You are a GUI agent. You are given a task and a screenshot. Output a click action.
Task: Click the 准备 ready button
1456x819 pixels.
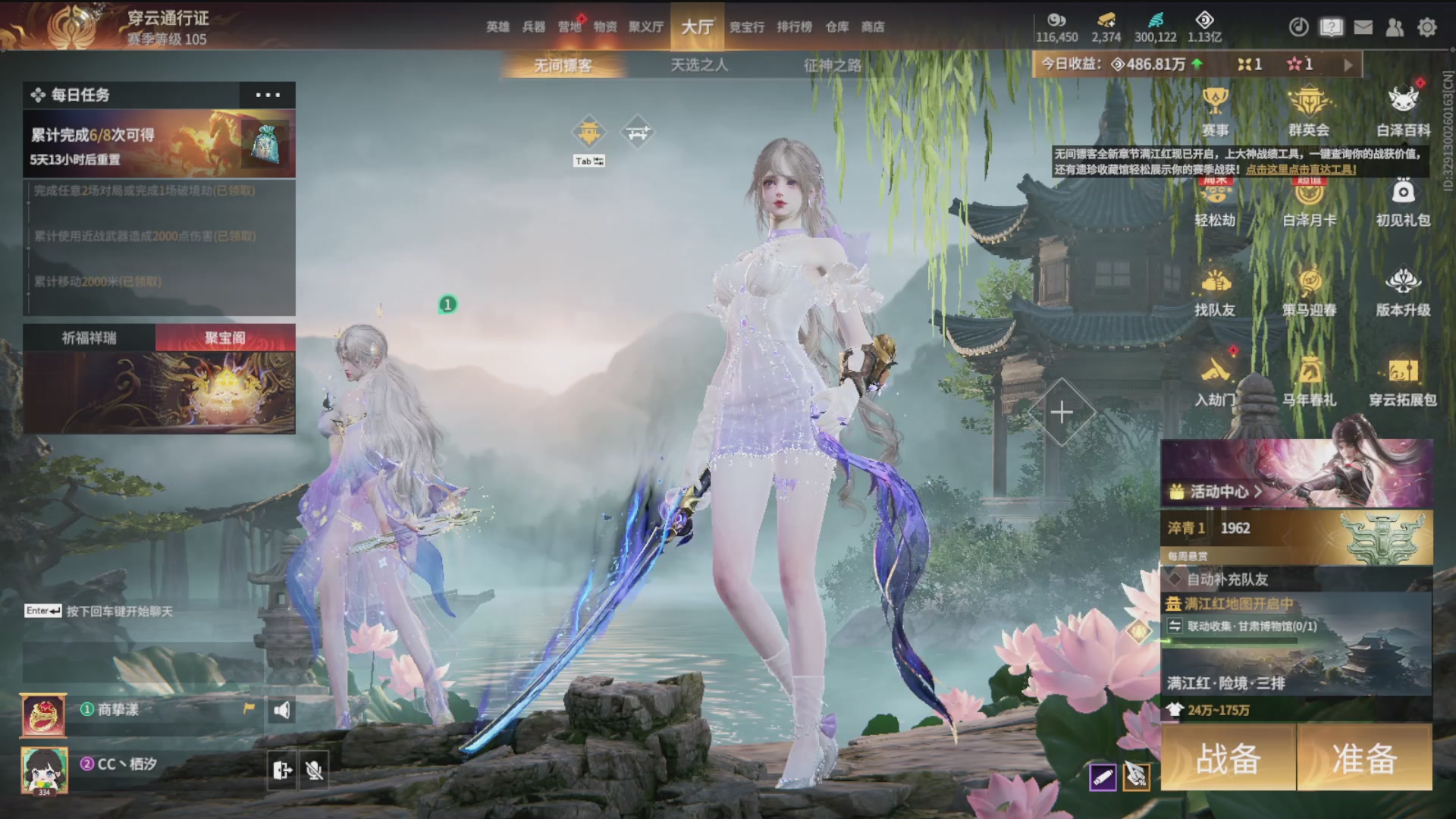[x=1364, y=758]
